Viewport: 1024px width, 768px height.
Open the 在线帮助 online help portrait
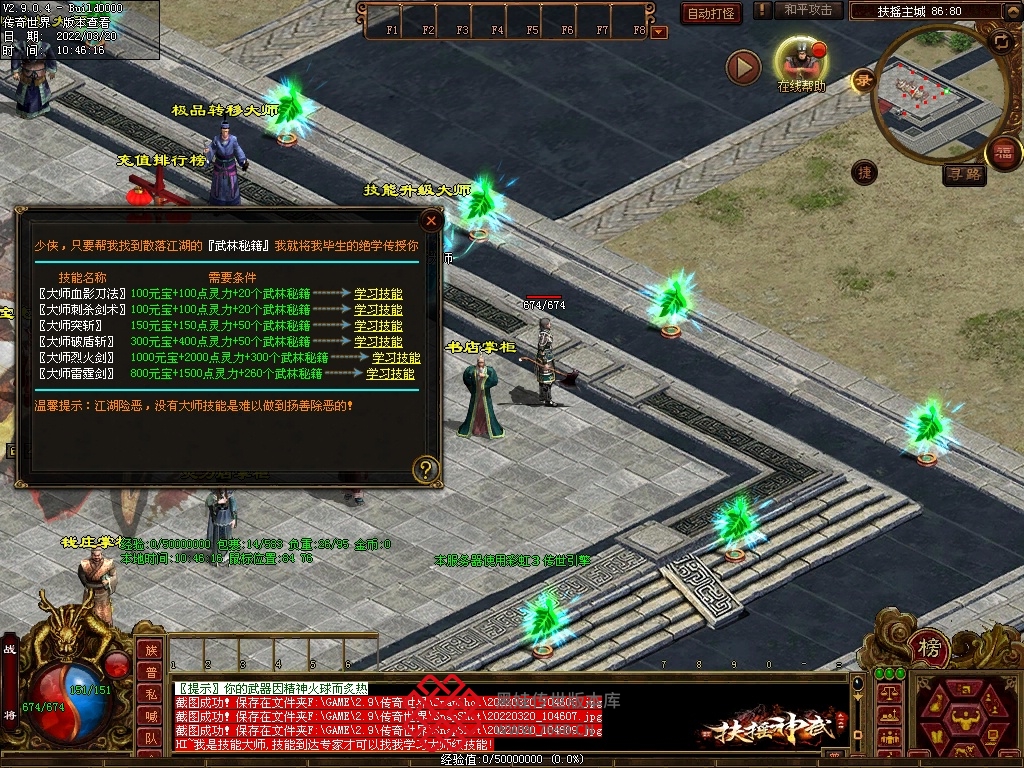point(801,60)
